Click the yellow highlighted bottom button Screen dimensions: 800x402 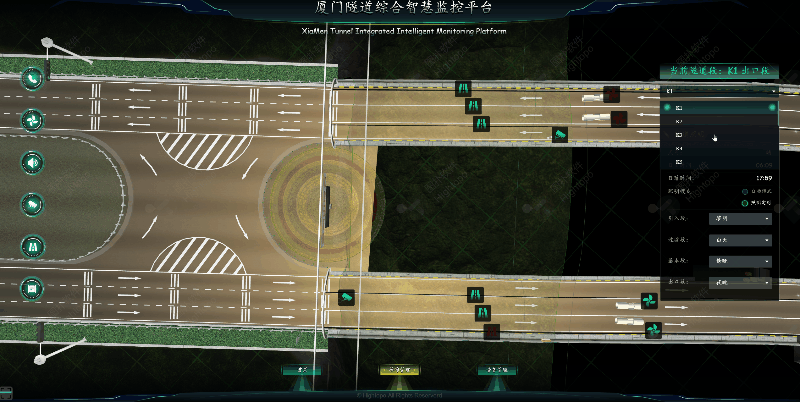pyautogui.click(x=399, y=370)
